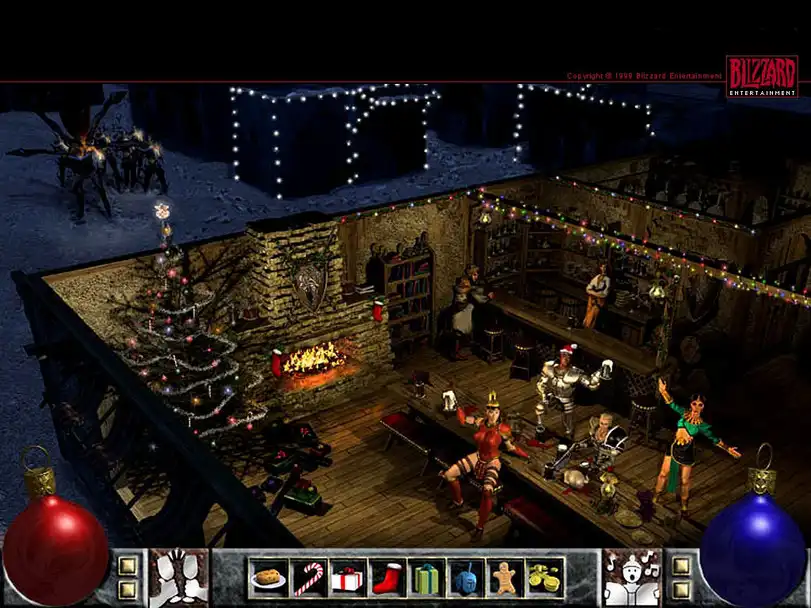Activate the toasting glasses skill icon
Image resolution: width=811 pixels, height=608 pixels.
point(180,578)
